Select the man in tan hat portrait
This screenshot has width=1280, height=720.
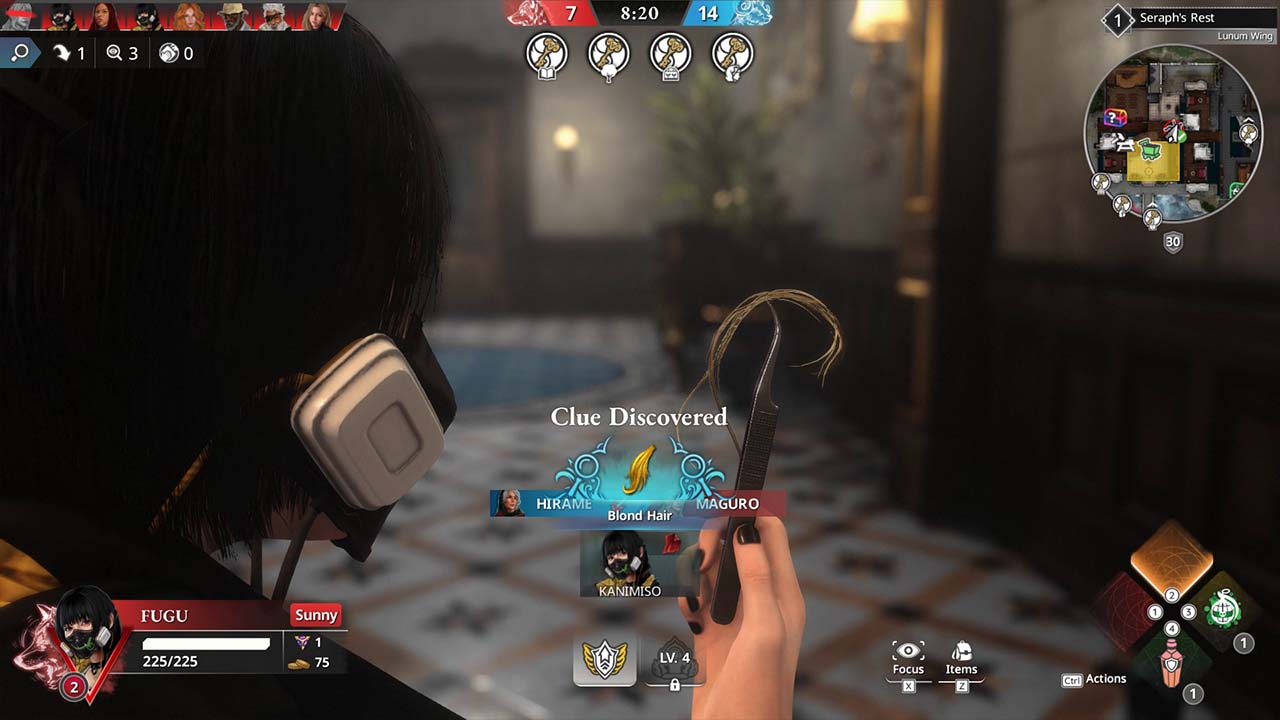click(231, 16)
